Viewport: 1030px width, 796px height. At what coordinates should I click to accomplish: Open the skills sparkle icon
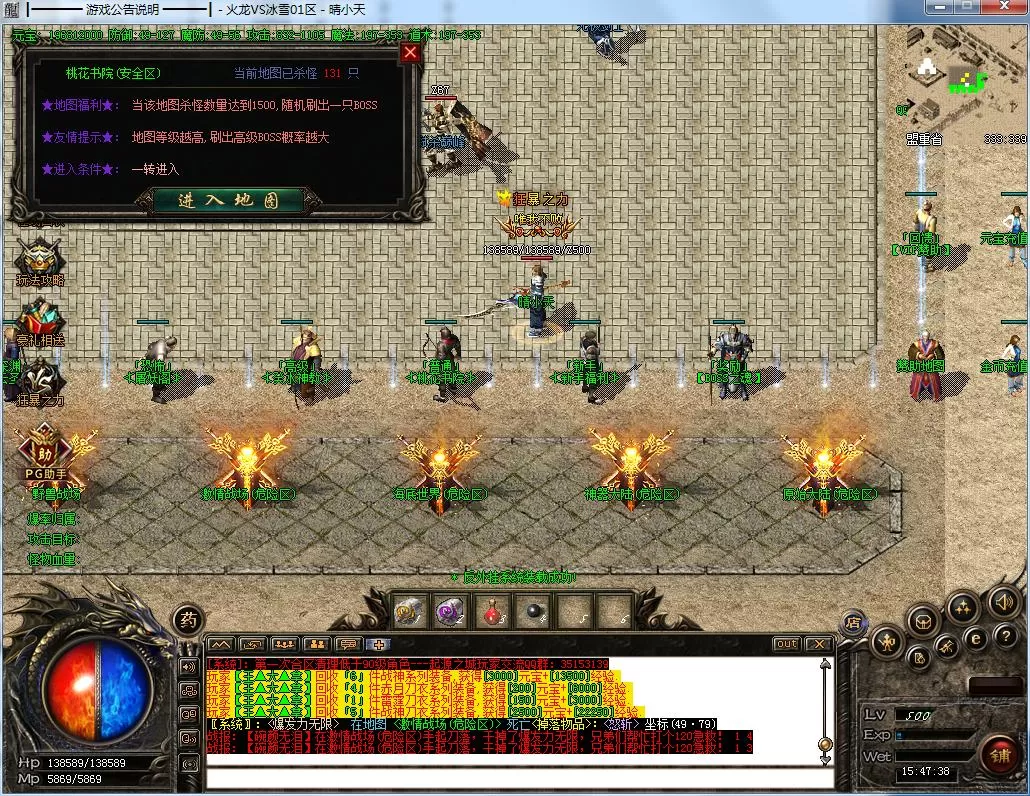[x=963, y=607]
